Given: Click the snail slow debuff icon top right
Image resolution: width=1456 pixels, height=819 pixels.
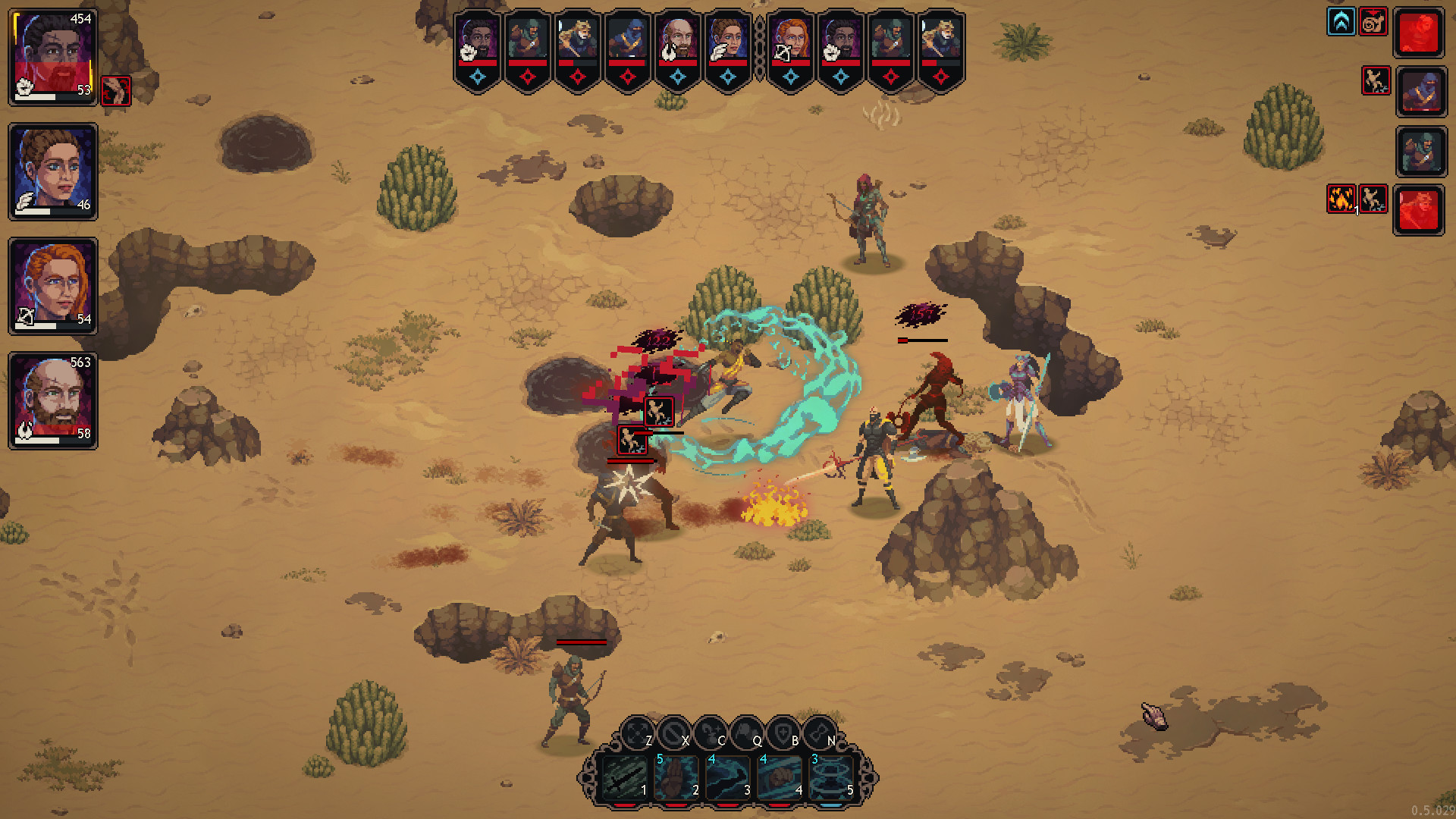Looking at the screenshot, I should click(1373, 22).
